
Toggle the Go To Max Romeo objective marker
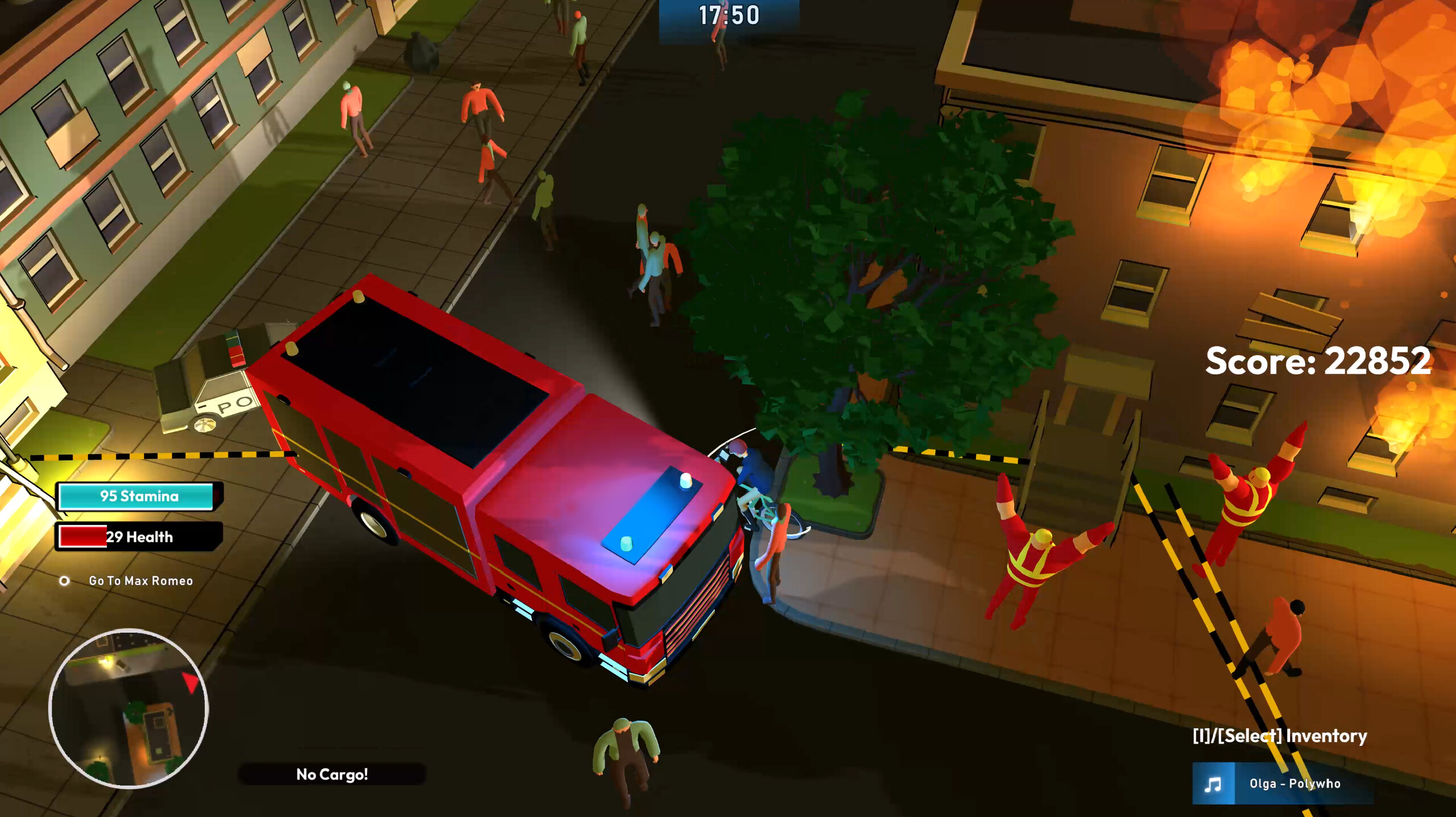click(x=64, y=581)
